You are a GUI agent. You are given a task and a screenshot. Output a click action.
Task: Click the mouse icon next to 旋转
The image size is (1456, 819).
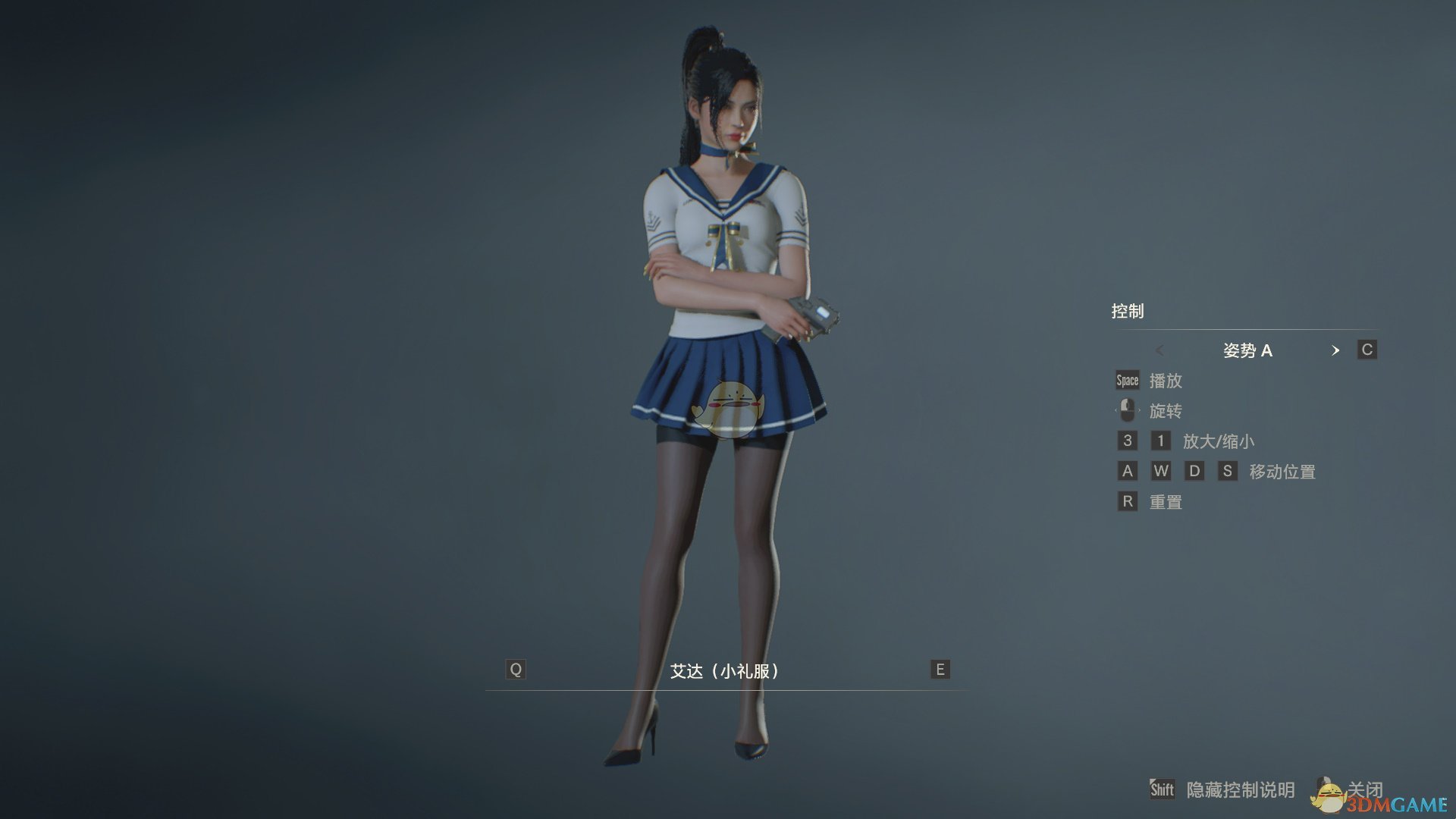pyautogui.click(x=1128, y=410)
